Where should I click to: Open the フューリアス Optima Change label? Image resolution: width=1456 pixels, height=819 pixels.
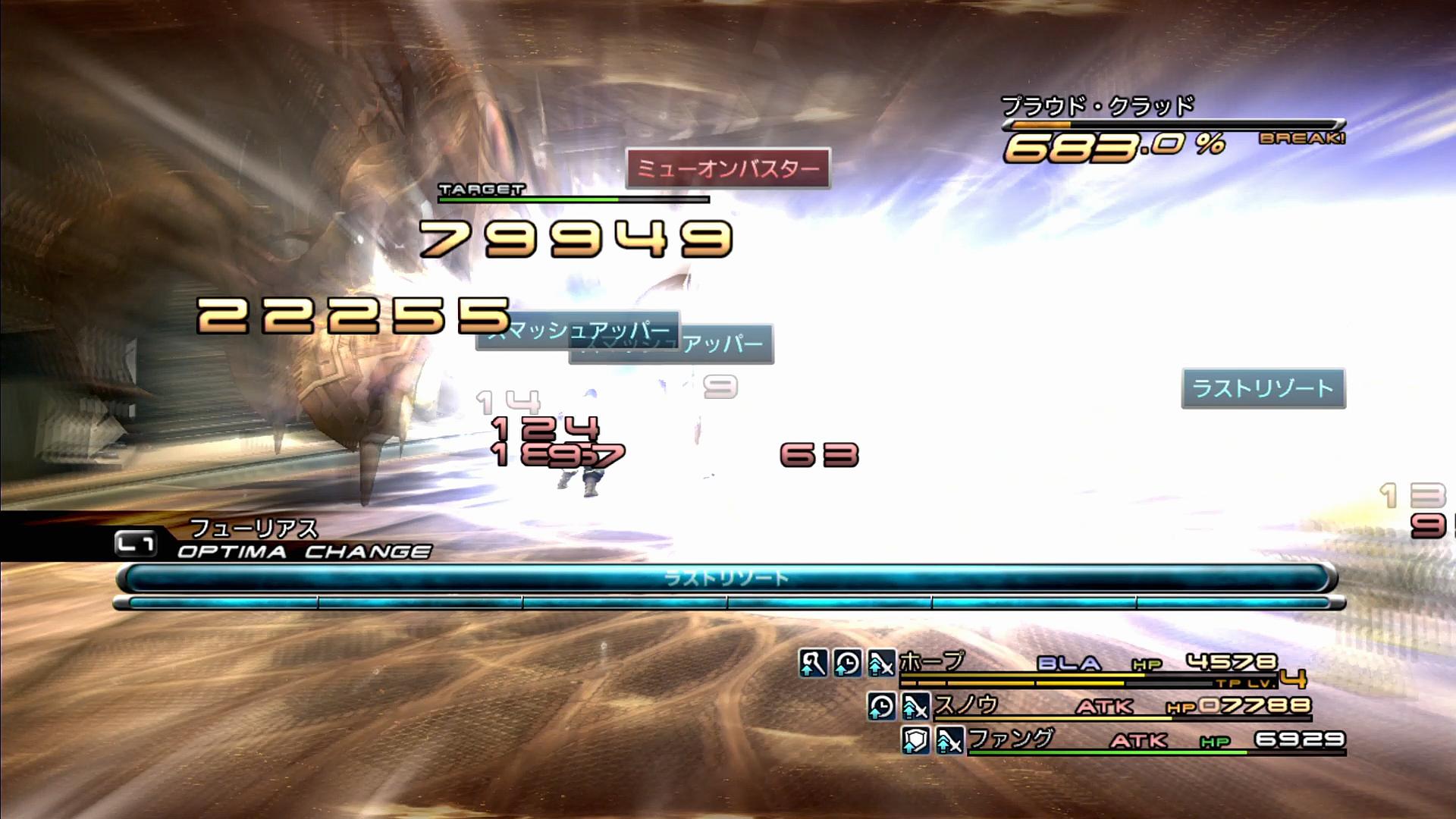point(253,528)
